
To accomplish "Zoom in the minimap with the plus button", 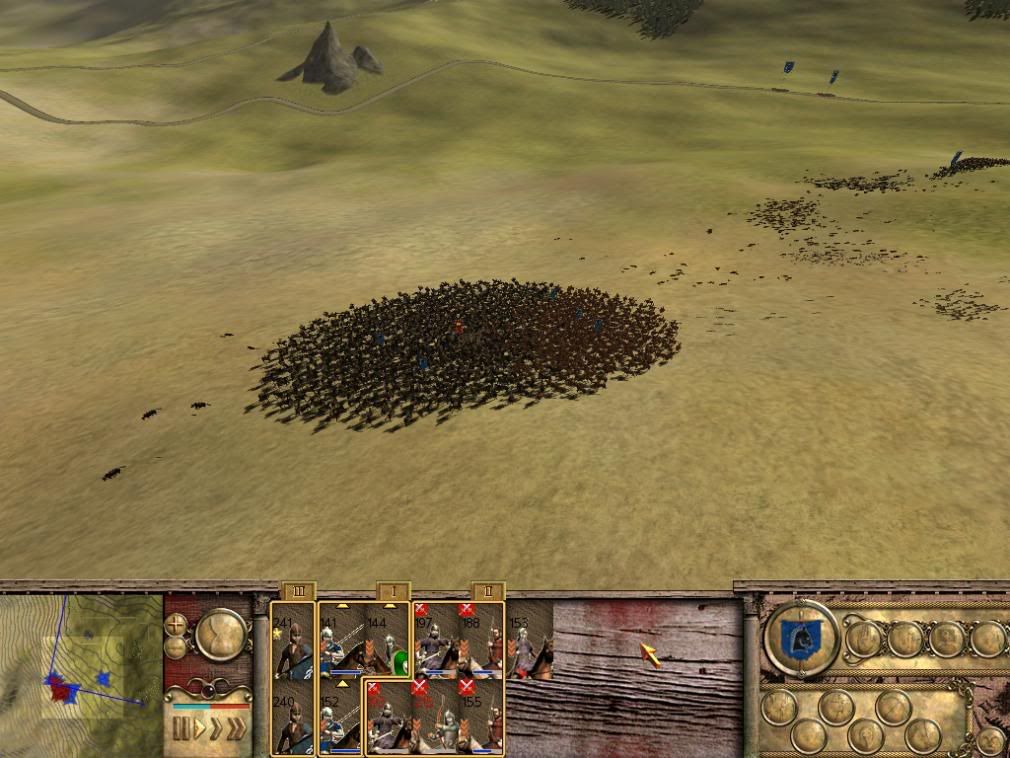I will 176,623.
